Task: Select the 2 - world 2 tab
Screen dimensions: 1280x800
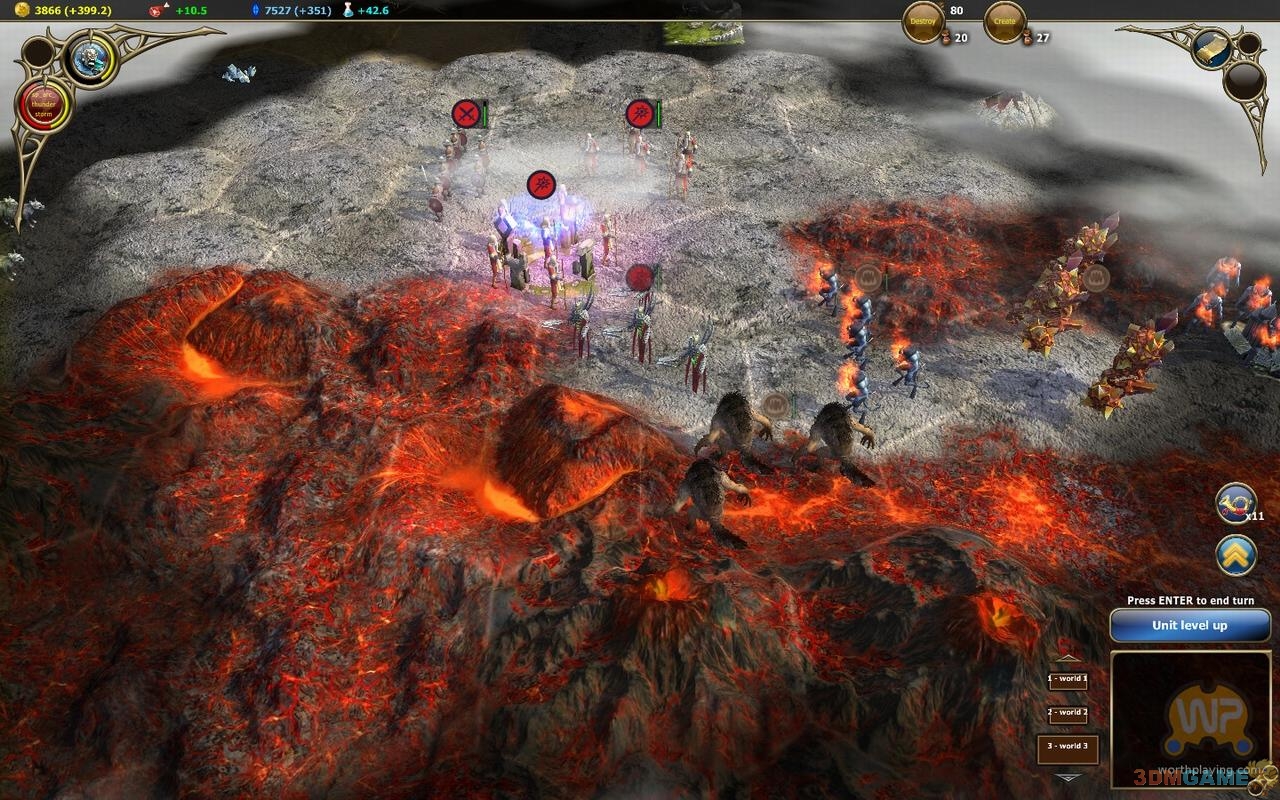Action: (x=1067, y=713)
